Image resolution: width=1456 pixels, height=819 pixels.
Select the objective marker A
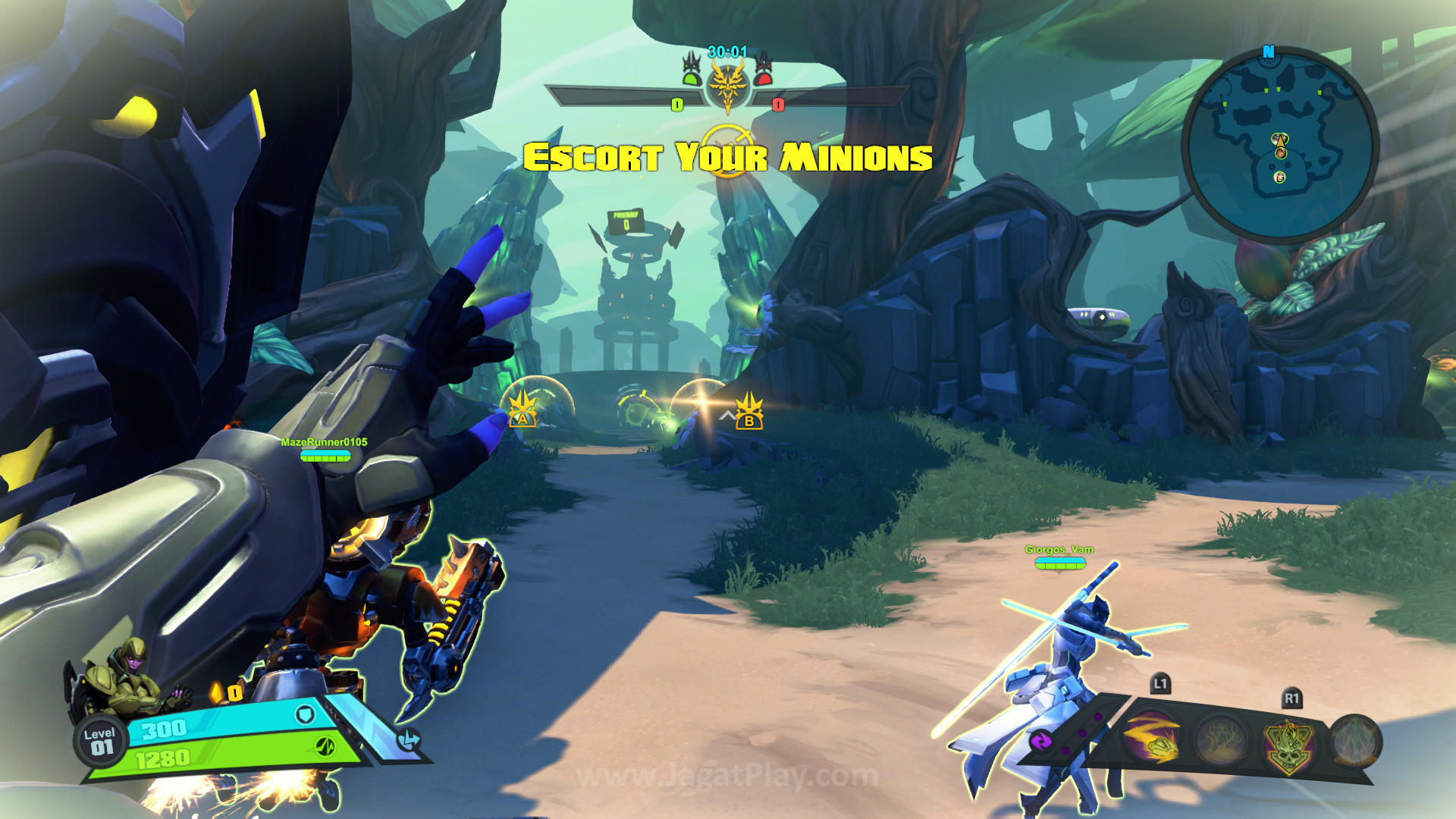click(x=522, y=410)
